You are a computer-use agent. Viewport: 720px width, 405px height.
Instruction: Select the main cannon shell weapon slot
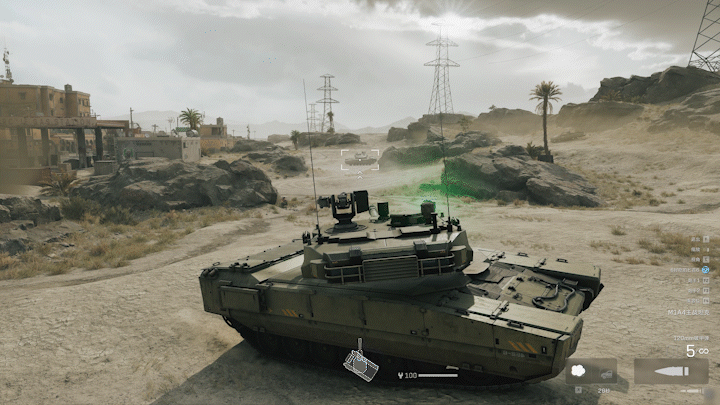click(671, 372)
